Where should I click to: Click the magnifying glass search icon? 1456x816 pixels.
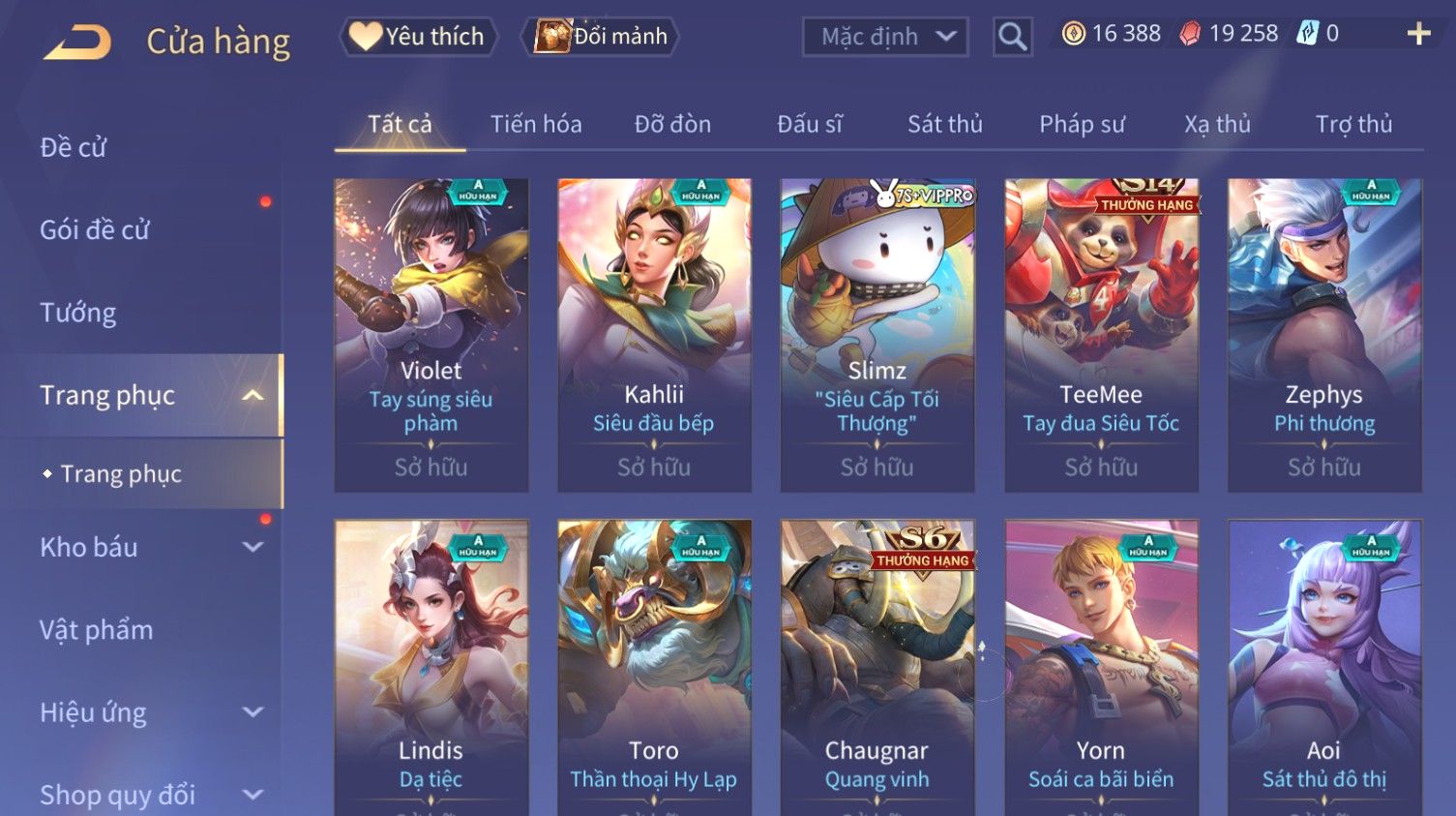(x=1012, y=38)
